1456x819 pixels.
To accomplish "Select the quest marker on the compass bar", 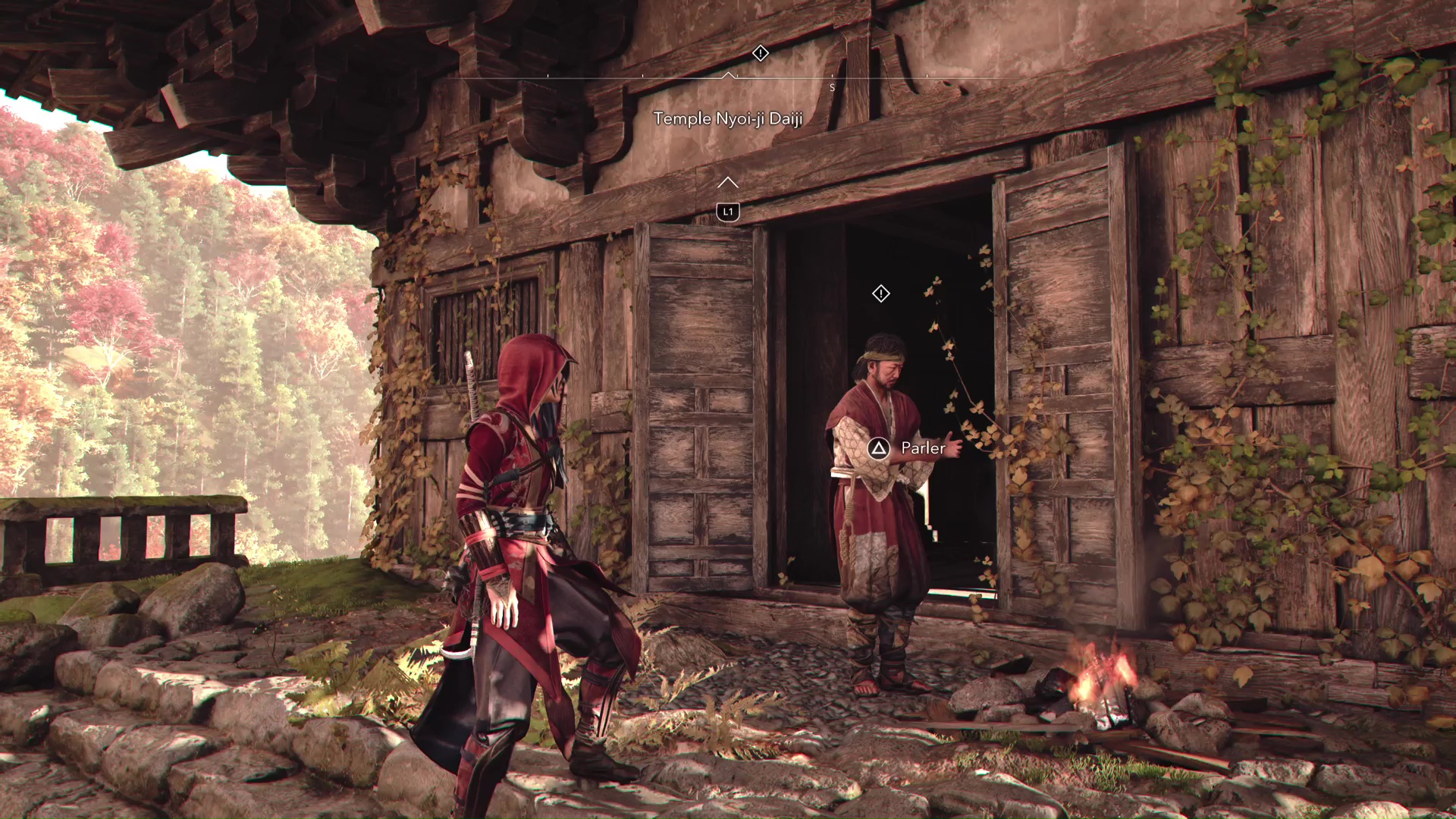I will 760,53.
